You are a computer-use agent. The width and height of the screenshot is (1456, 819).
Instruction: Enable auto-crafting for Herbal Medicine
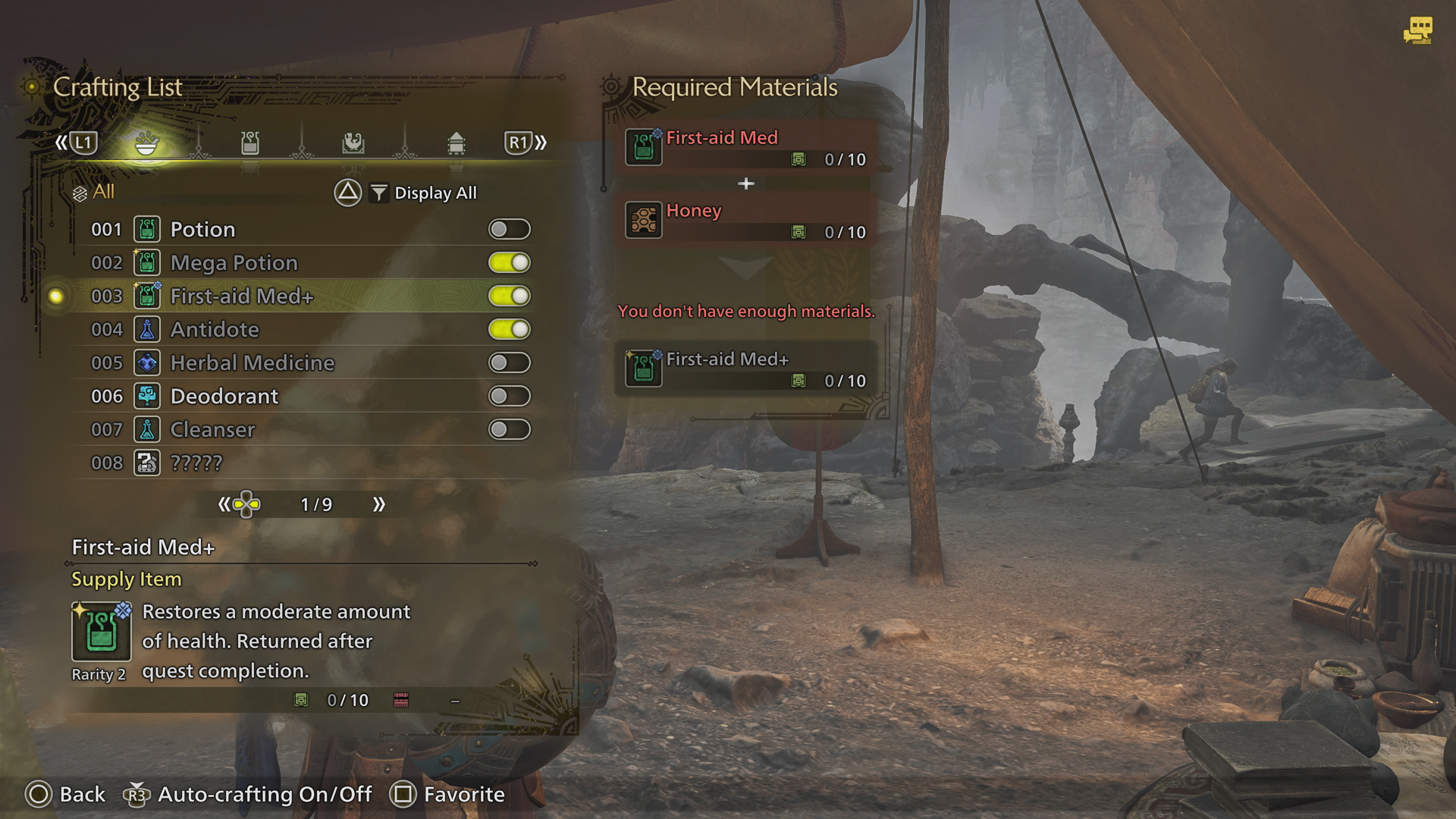click(x=509, y=362)
